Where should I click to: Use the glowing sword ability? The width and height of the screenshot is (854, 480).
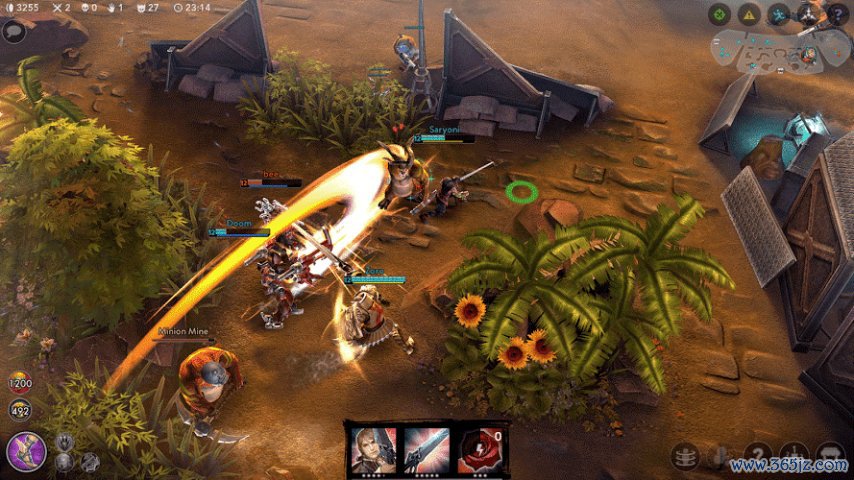pyautogui.click(x=426, y=449)
